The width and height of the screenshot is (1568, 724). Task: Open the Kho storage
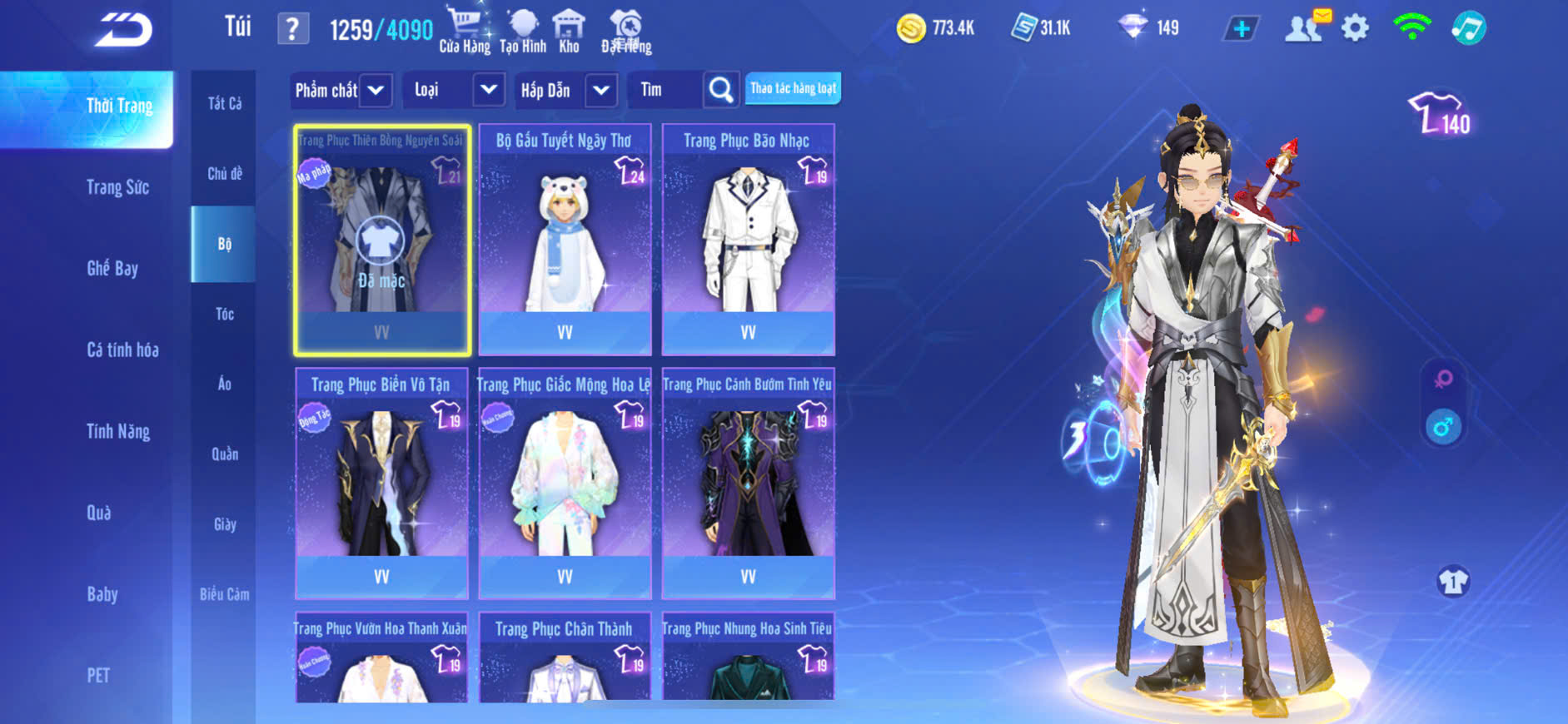(569, 30)
